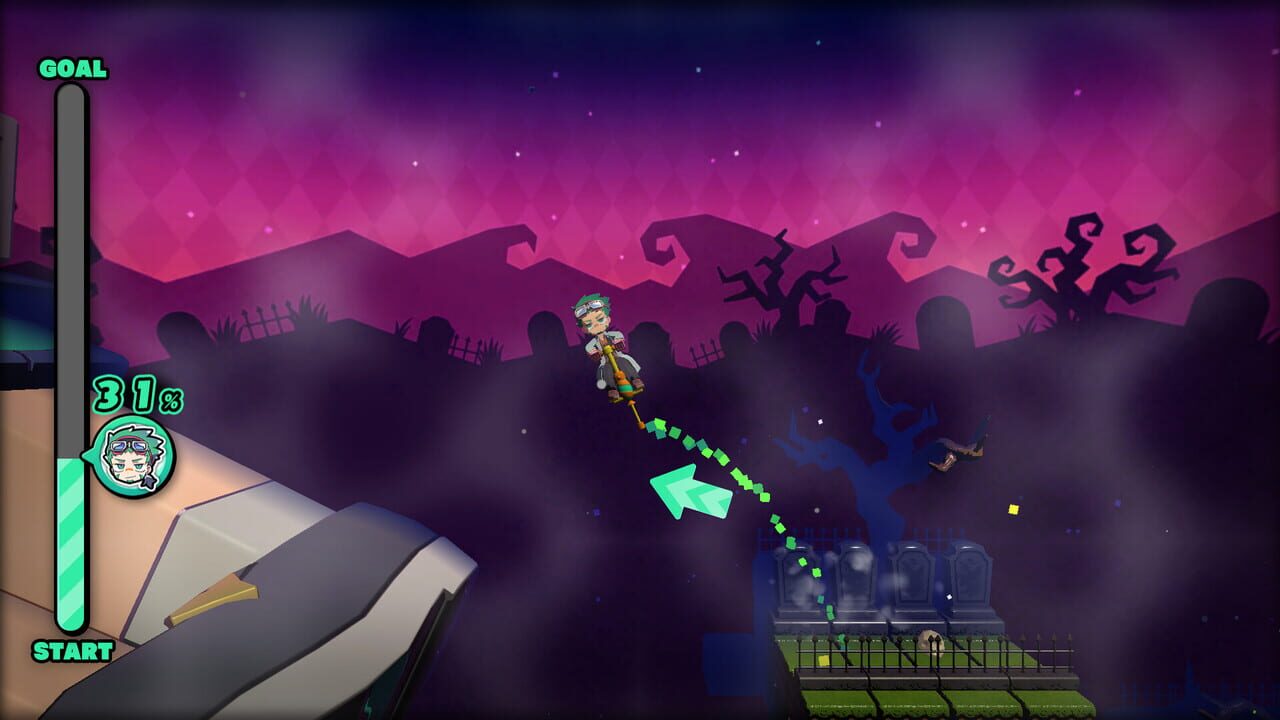The height and width of the screenshot is (720, 1280).
Task: Click the yellow confetti square on the right
Action: coord(1012,509)
